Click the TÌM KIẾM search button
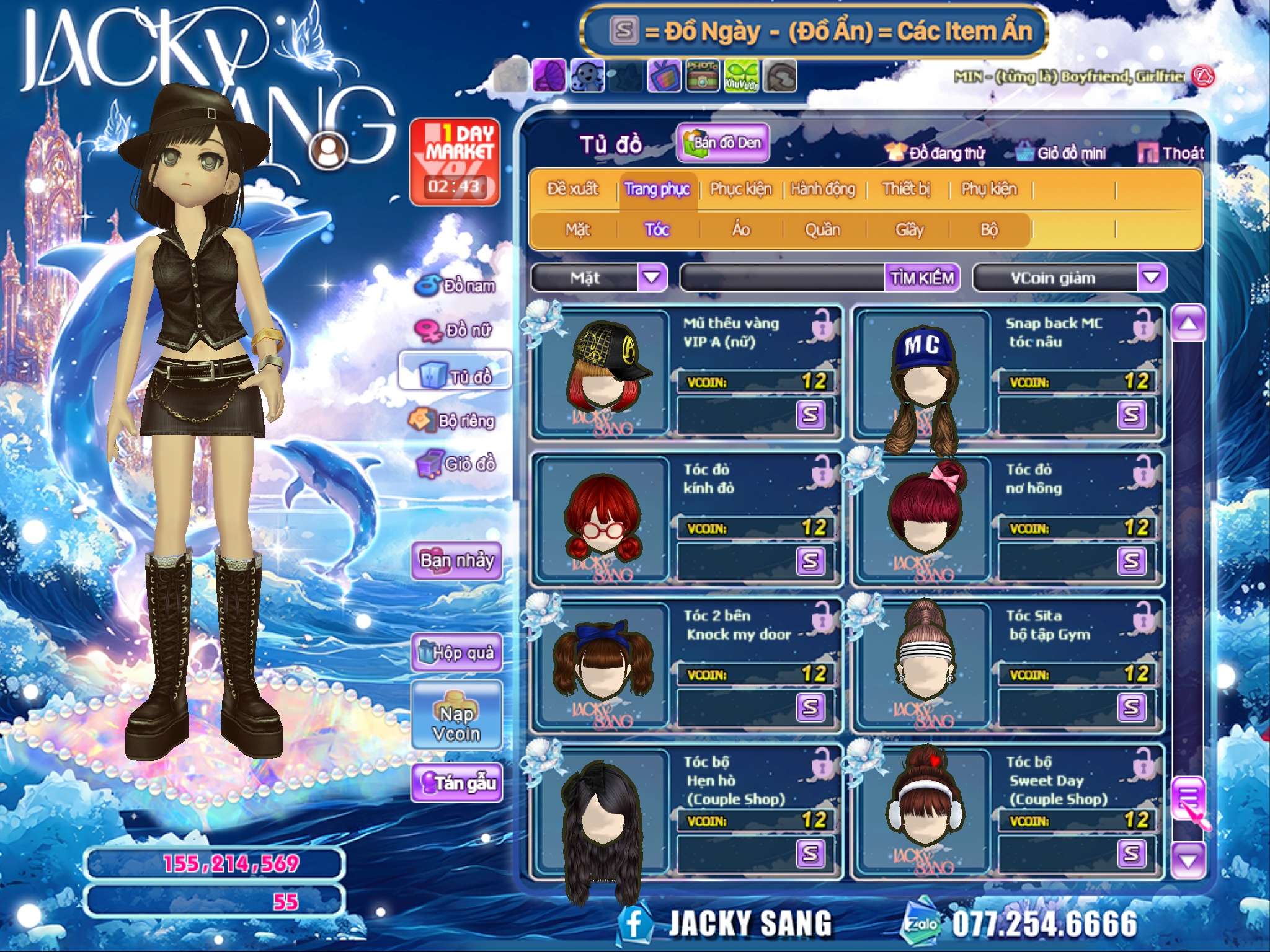 point(922,278)
